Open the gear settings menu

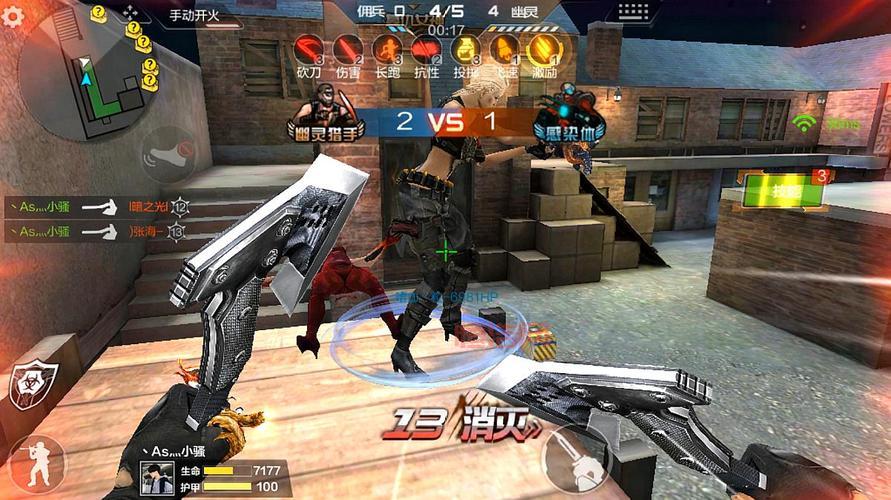pyautogui.click(x=11, y=18)
